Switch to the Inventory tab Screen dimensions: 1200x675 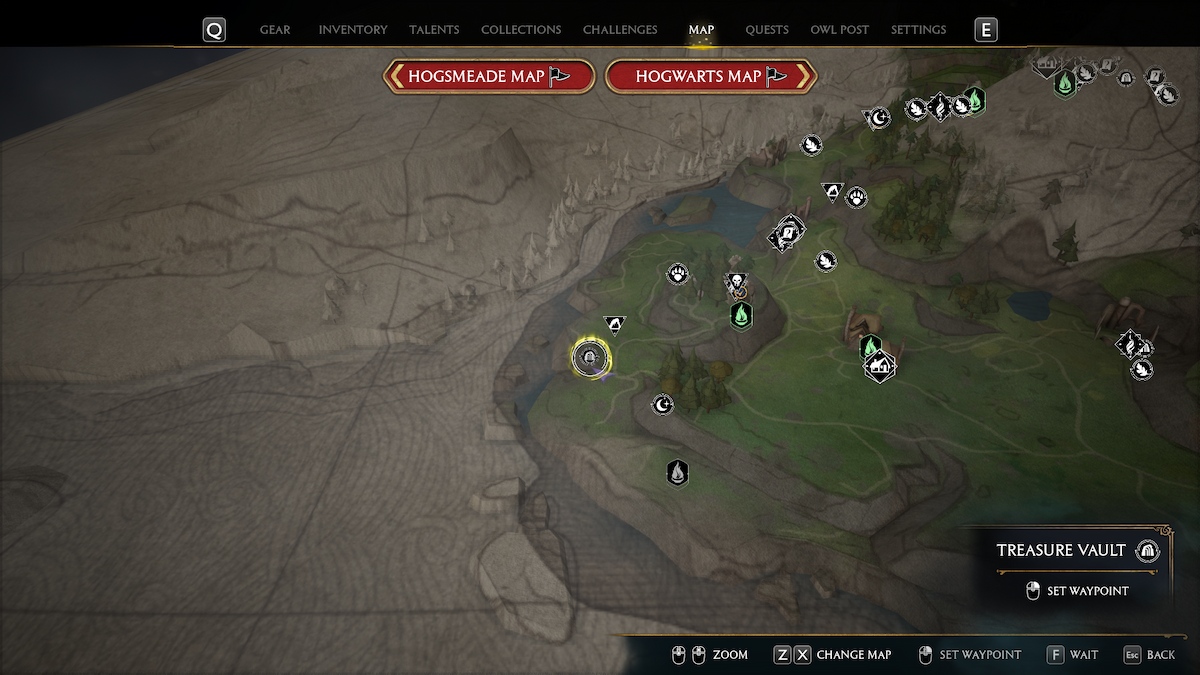[x=352, y=30]
